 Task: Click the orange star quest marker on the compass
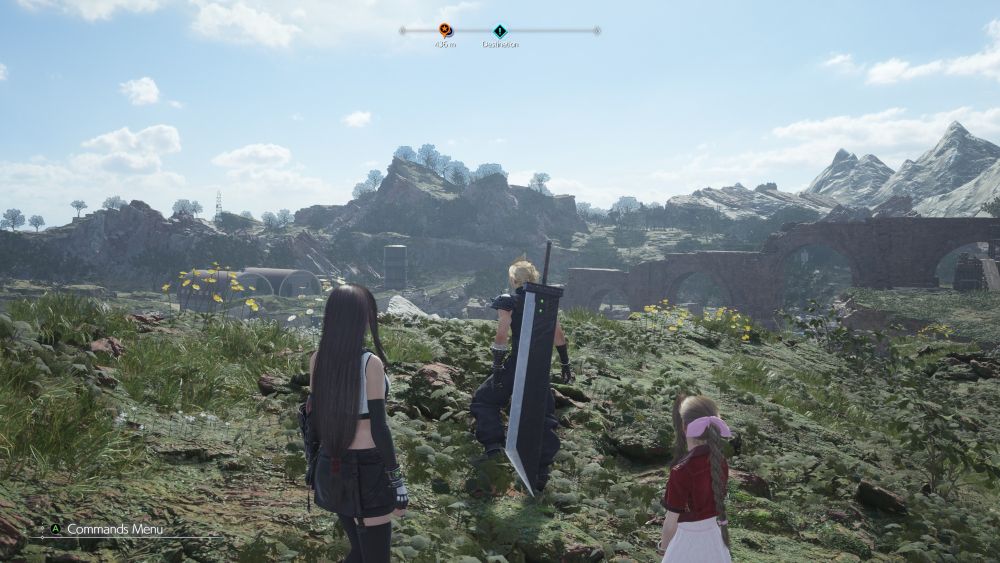click(x=445, y=30)
